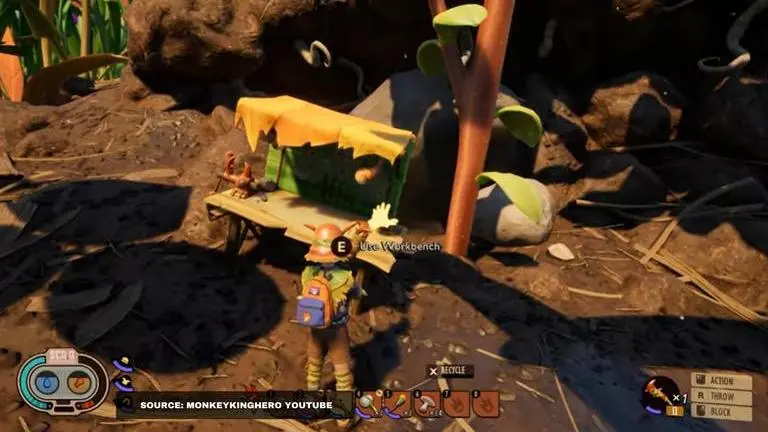Select the mushroom hotbar slot

(428, 404)
